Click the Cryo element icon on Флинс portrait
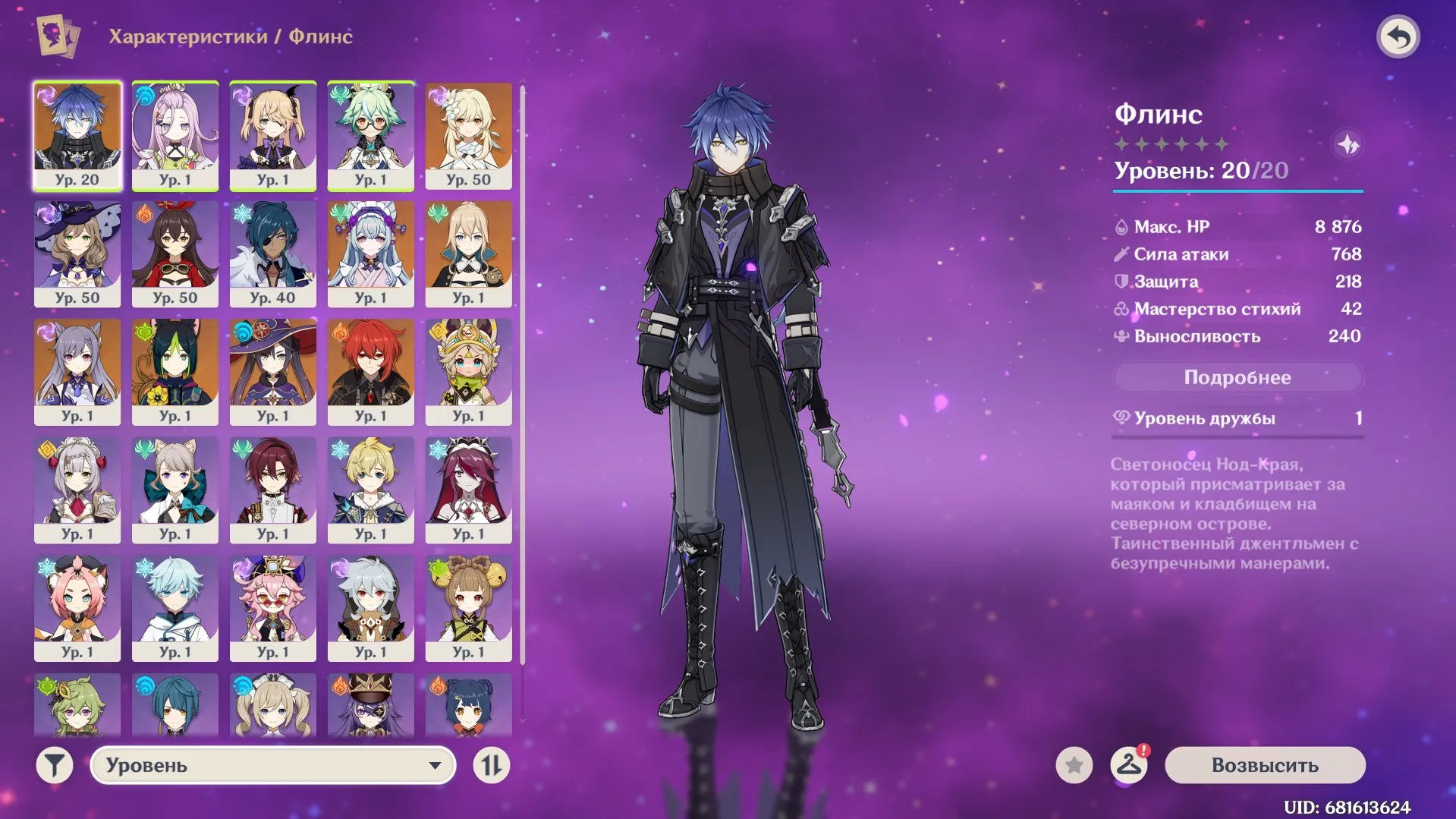 pyautogui.click(x=46, y=93)
